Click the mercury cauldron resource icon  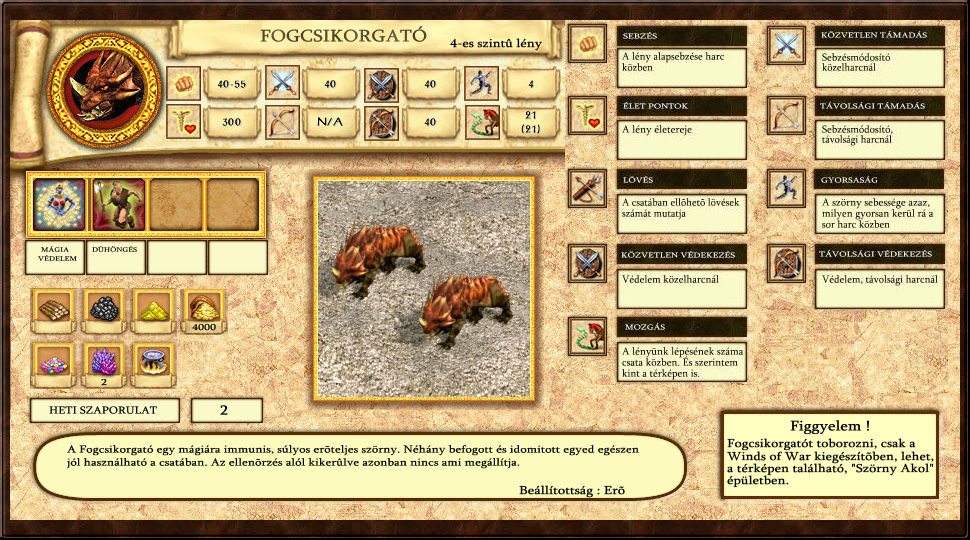153,362
